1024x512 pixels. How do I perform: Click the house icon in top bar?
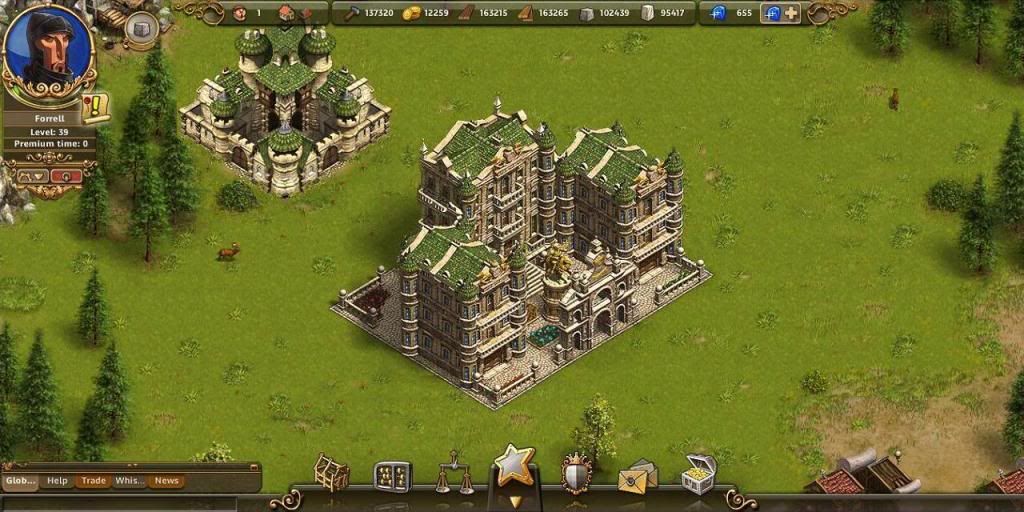(286, 13)
